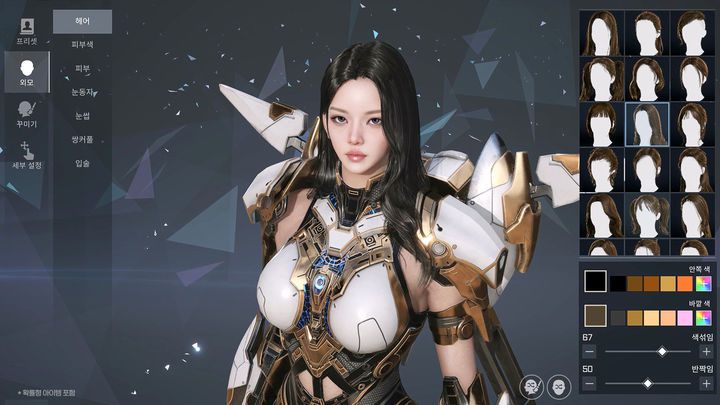This screenshot has width=720, height=405.
Task: Choose the orange inner hair color swatch
Action: pyautogui.click(x=685, y=284)
